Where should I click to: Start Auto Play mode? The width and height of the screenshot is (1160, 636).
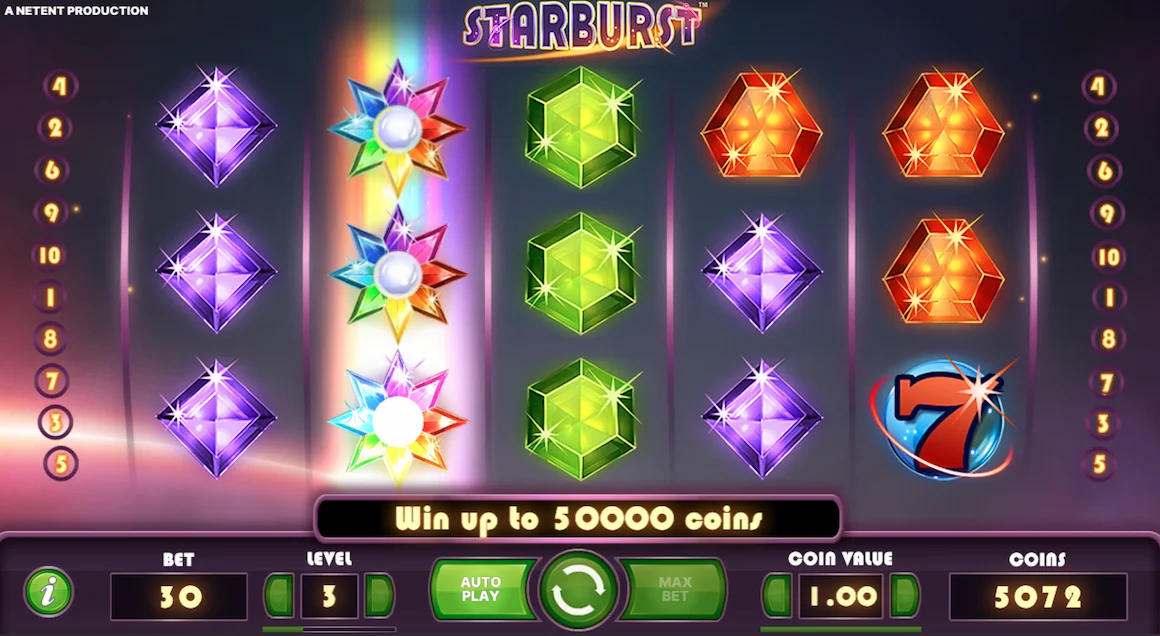coord(482,590)
